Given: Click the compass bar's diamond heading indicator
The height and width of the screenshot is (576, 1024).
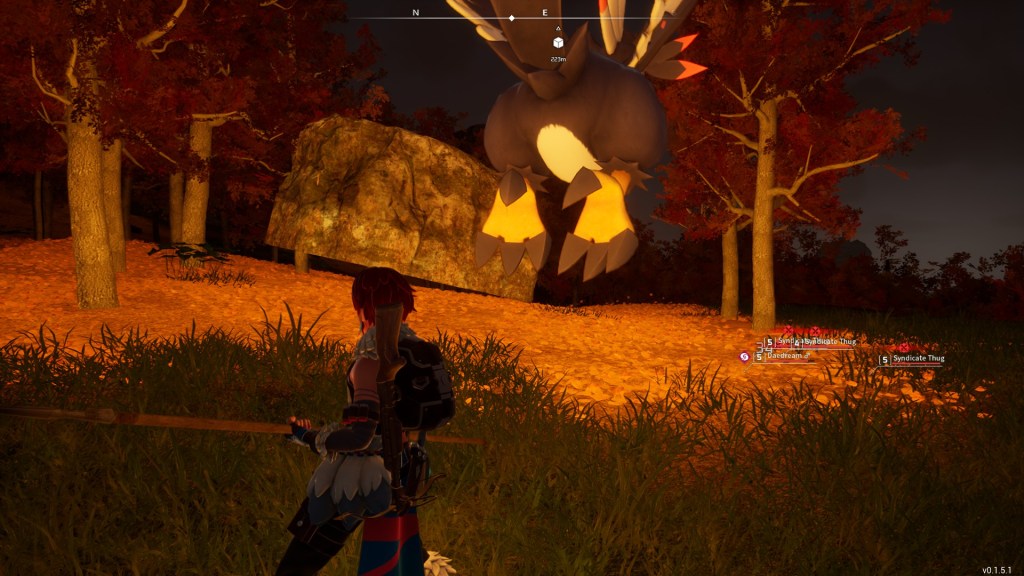Looking at the screenshot, I should click(512, 18).
